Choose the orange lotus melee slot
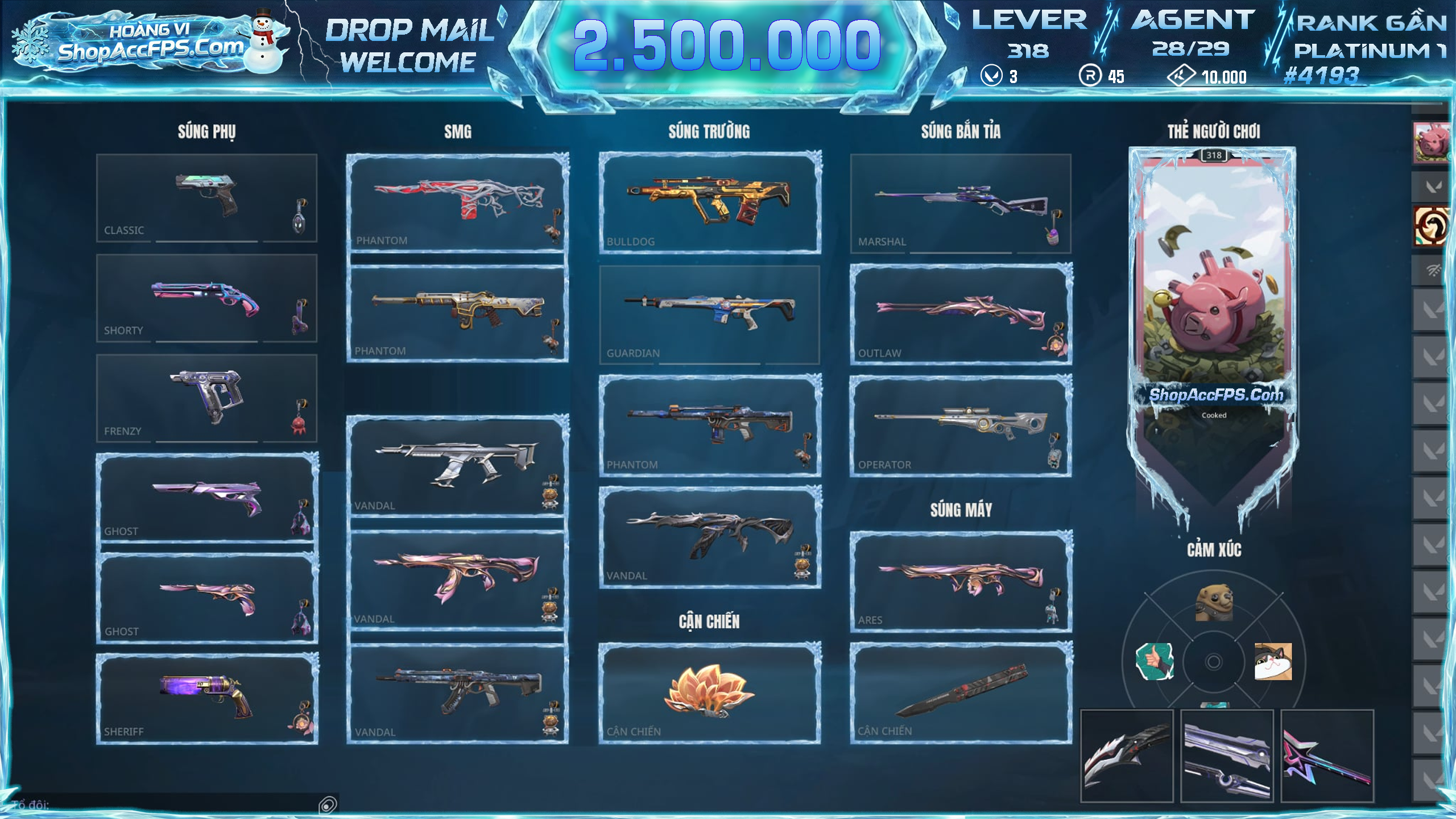 [x=709, y=692]
